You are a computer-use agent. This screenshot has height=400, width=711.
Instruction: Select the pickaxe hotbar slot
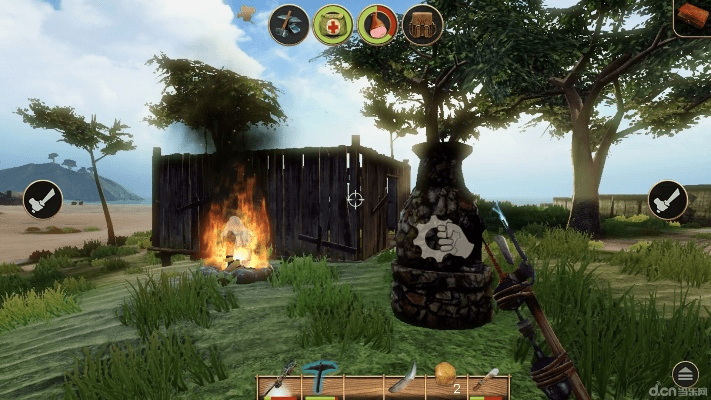coord(321,380)
